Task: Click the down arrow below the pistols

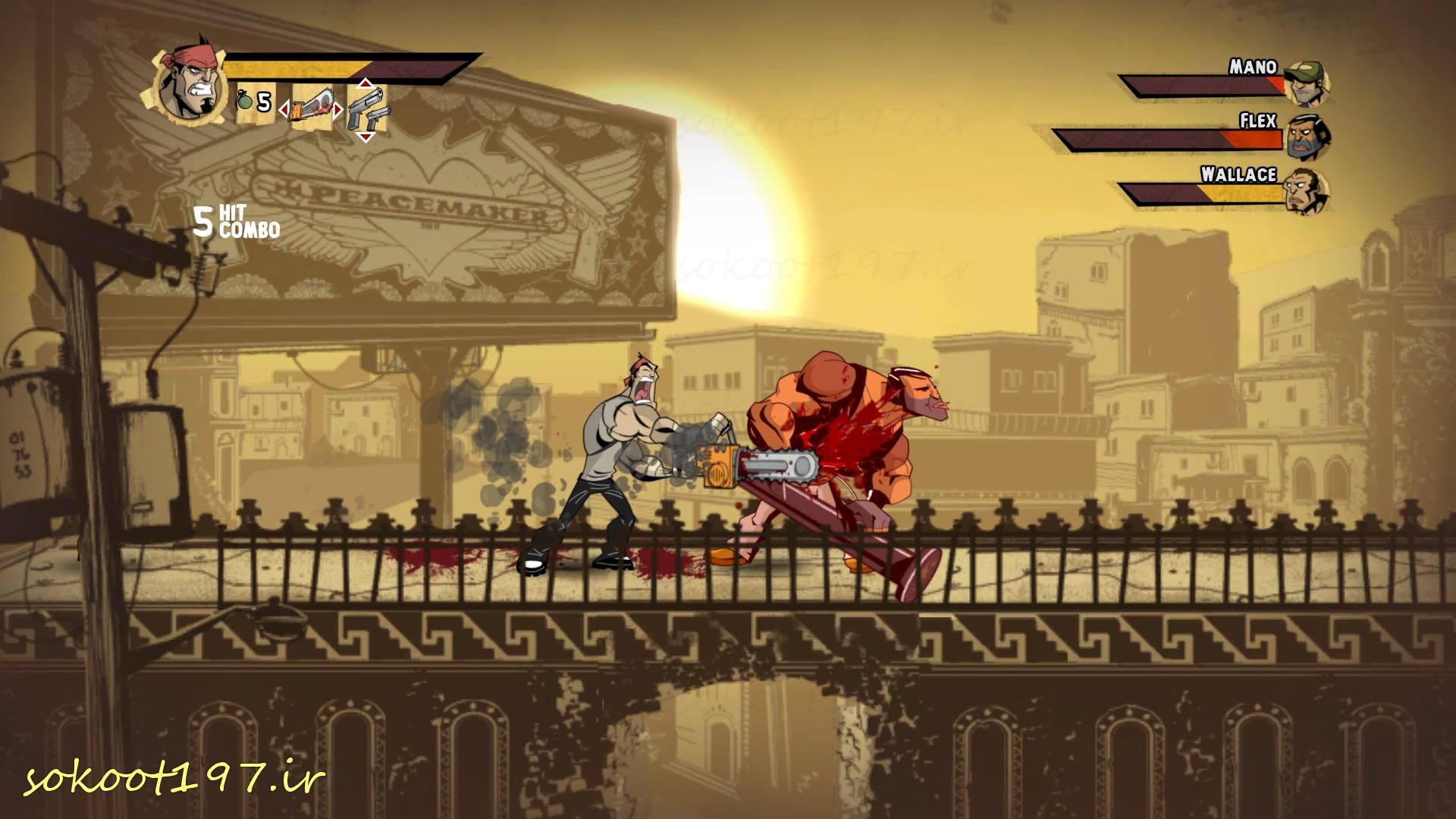Action: point(366,137)
